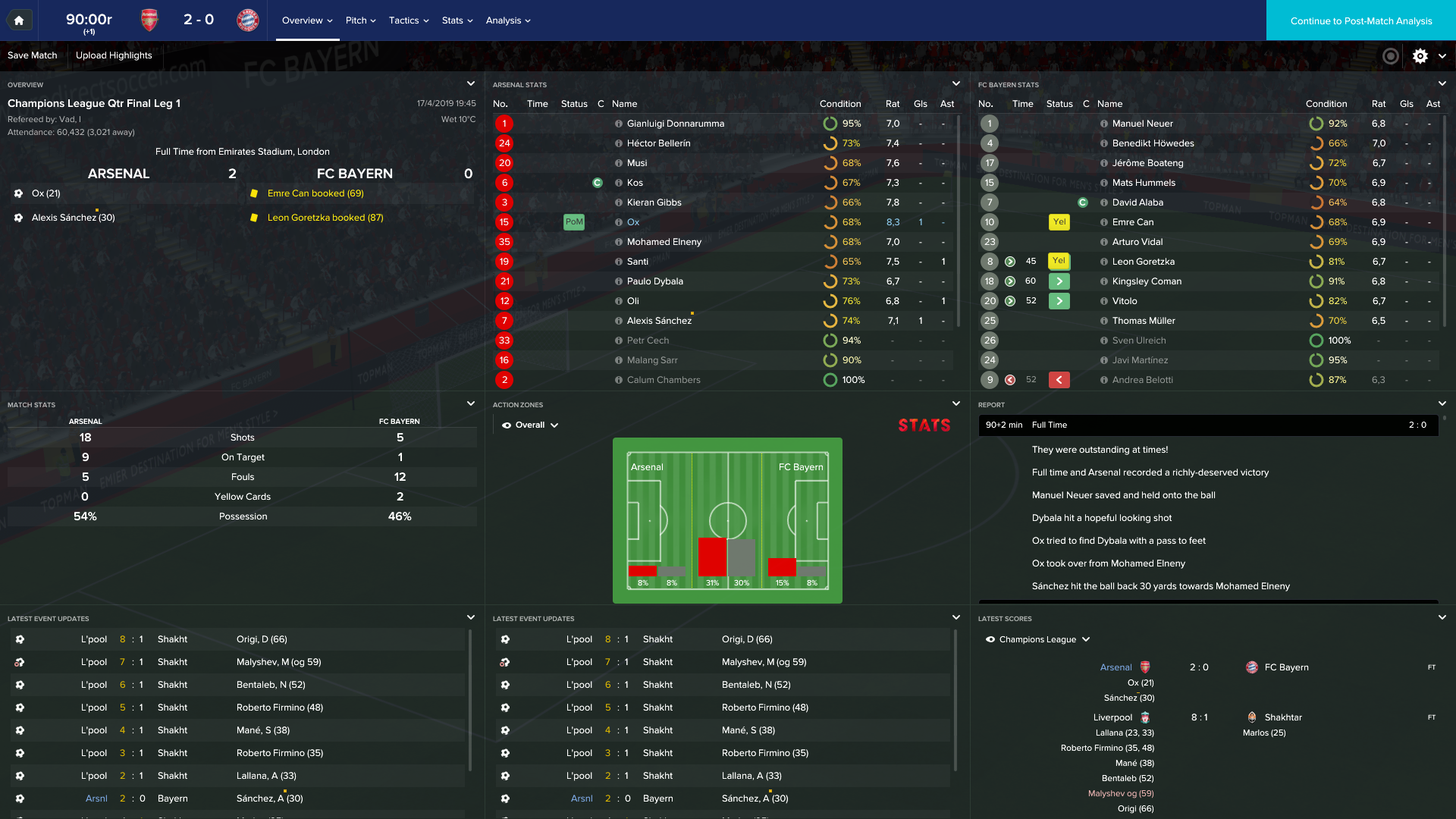Open Arsenal link in latest scores
1456x819 pixels.
click(1116, 667)
